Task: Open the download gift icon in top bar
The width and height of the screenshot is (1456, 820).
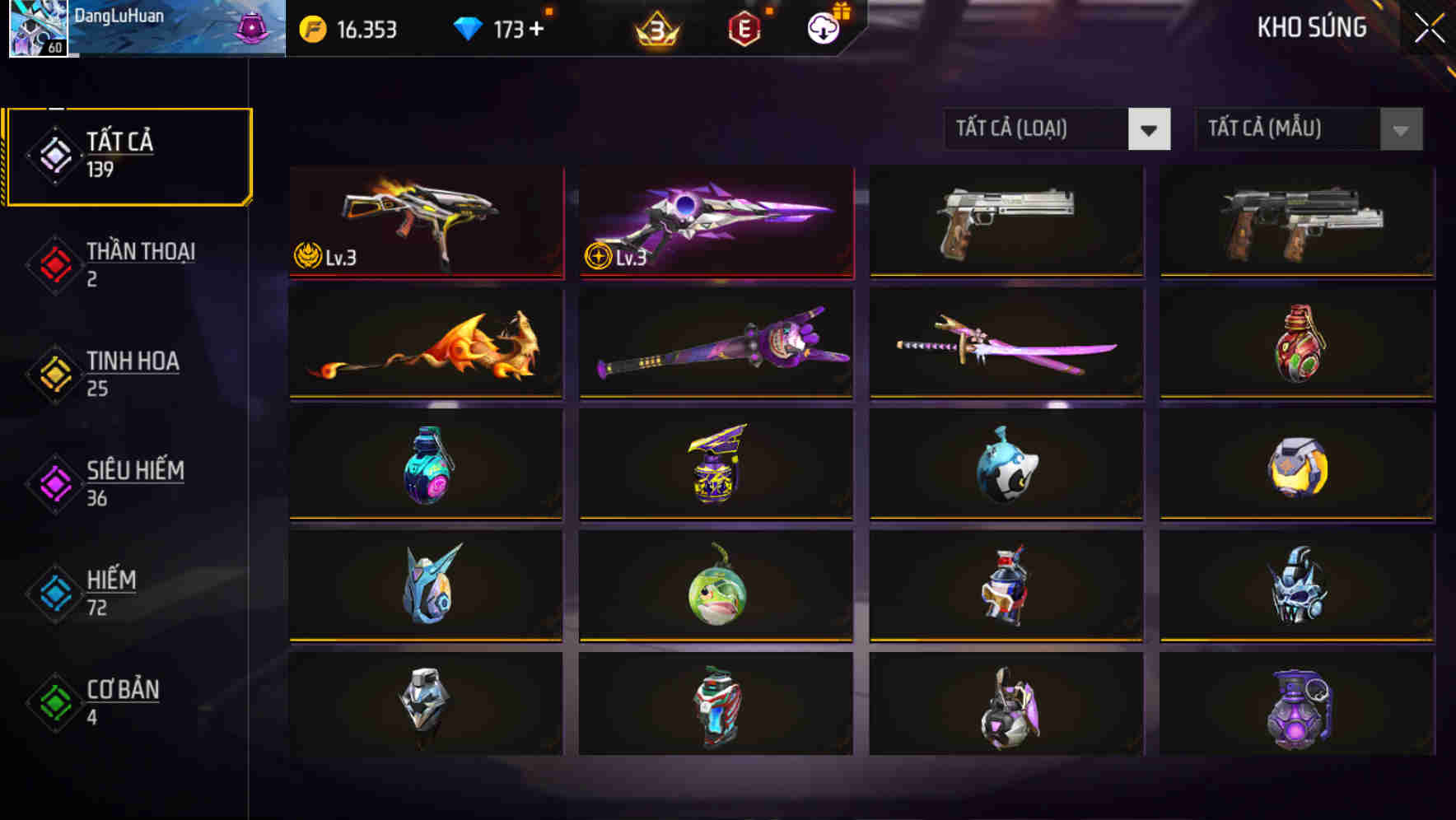Action: (x=821, y=27)
